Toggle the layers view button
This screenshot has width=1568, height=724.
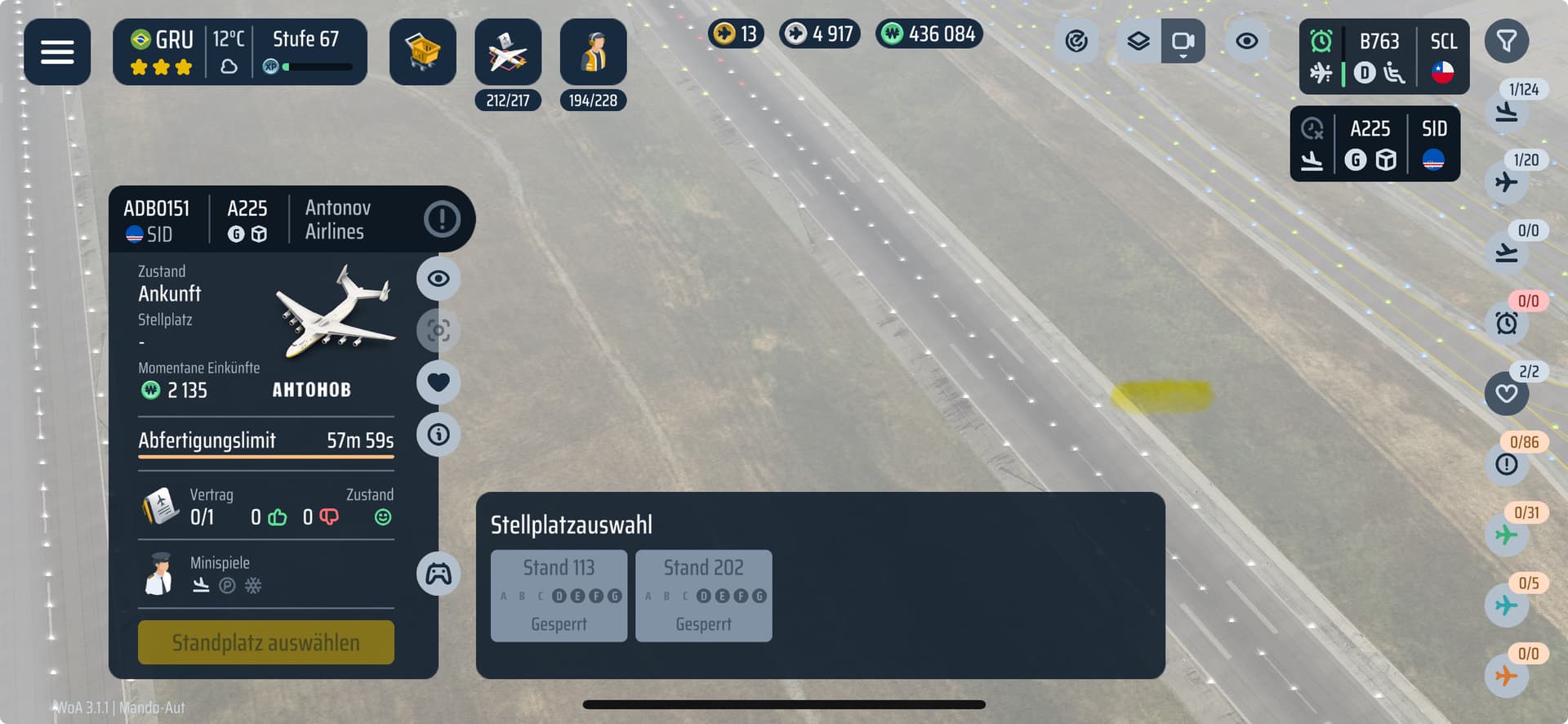click(1138, 41)
